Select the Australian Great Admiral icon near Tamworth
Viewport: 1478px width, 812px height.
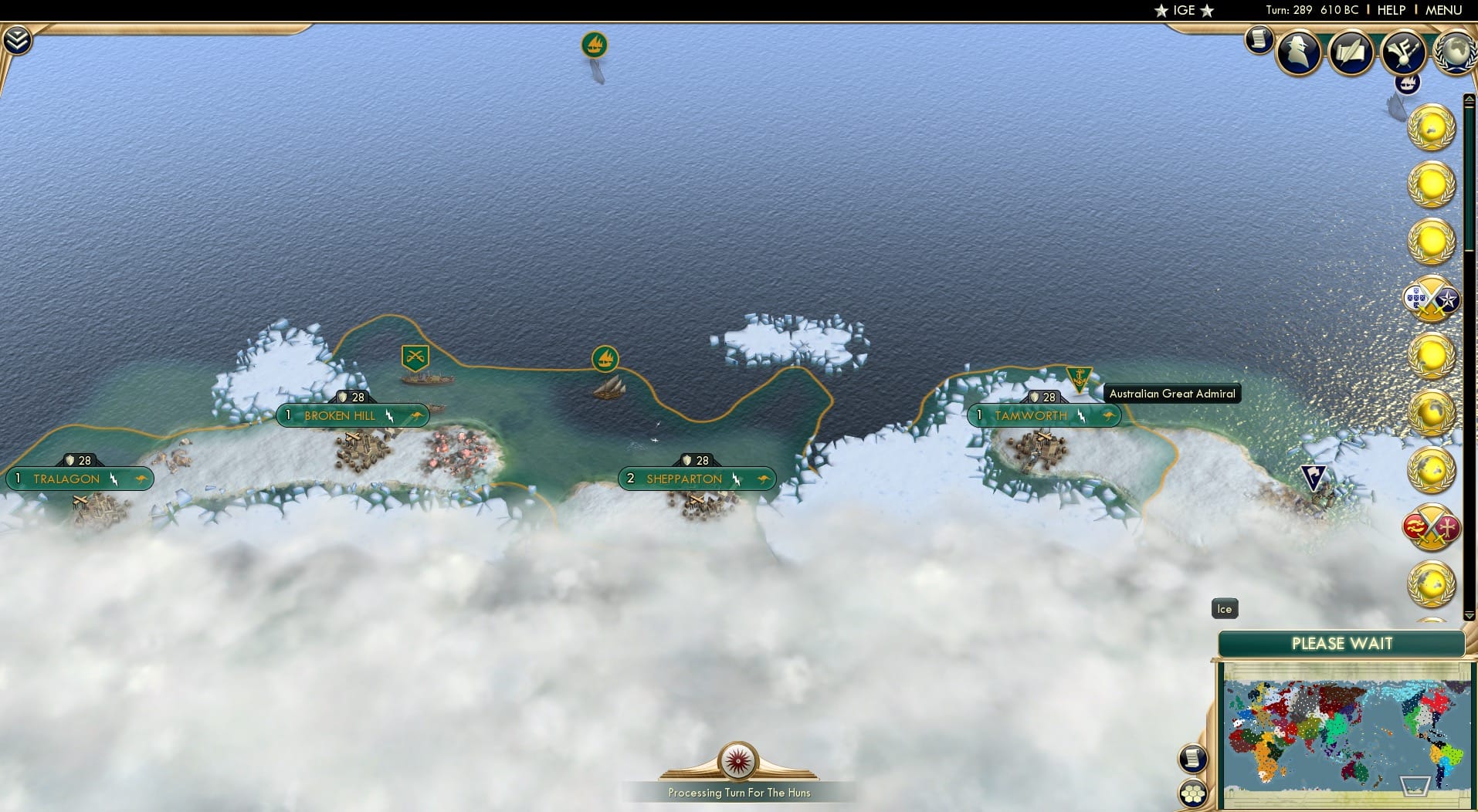coord(1080,377)
